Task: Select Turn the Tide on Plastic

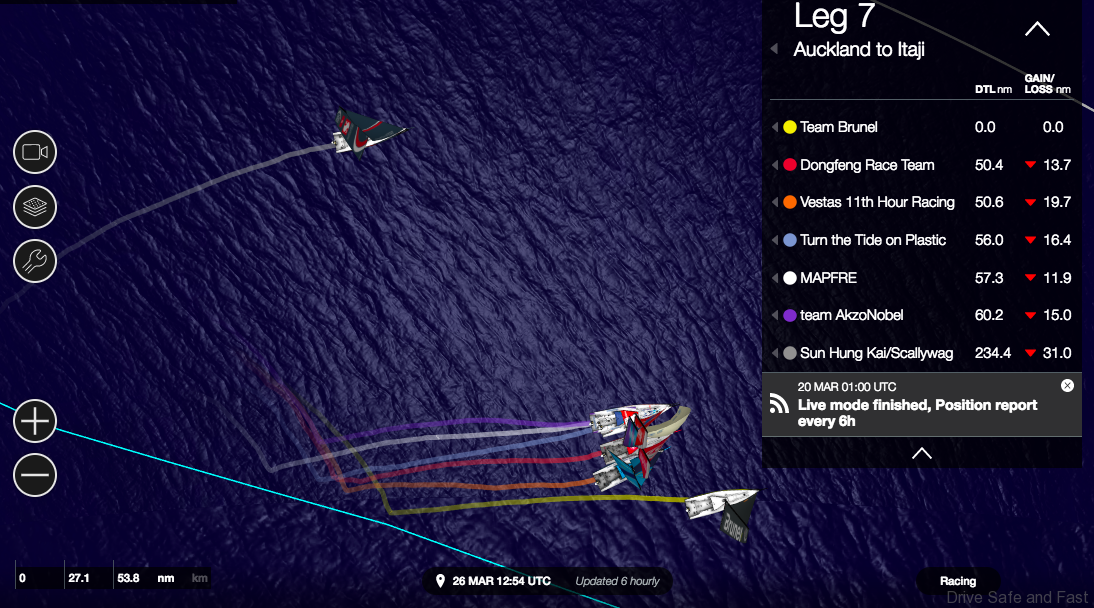Action: point(872,240)
